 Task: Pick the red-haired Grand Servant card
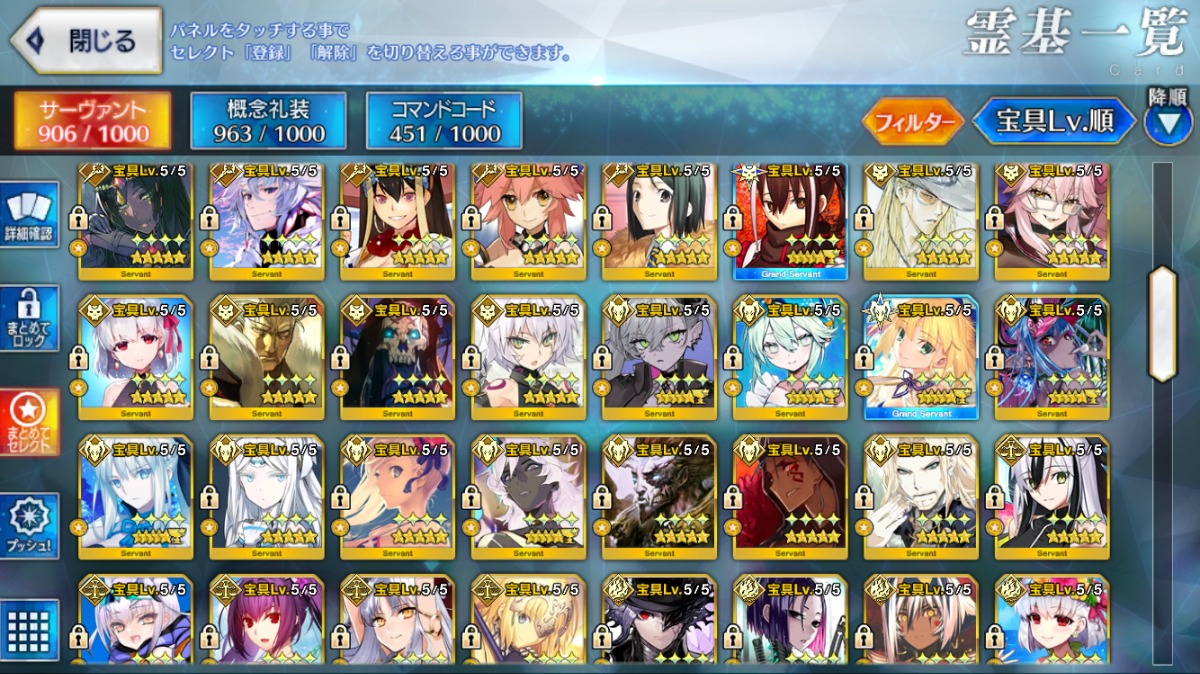pos(790,220)
